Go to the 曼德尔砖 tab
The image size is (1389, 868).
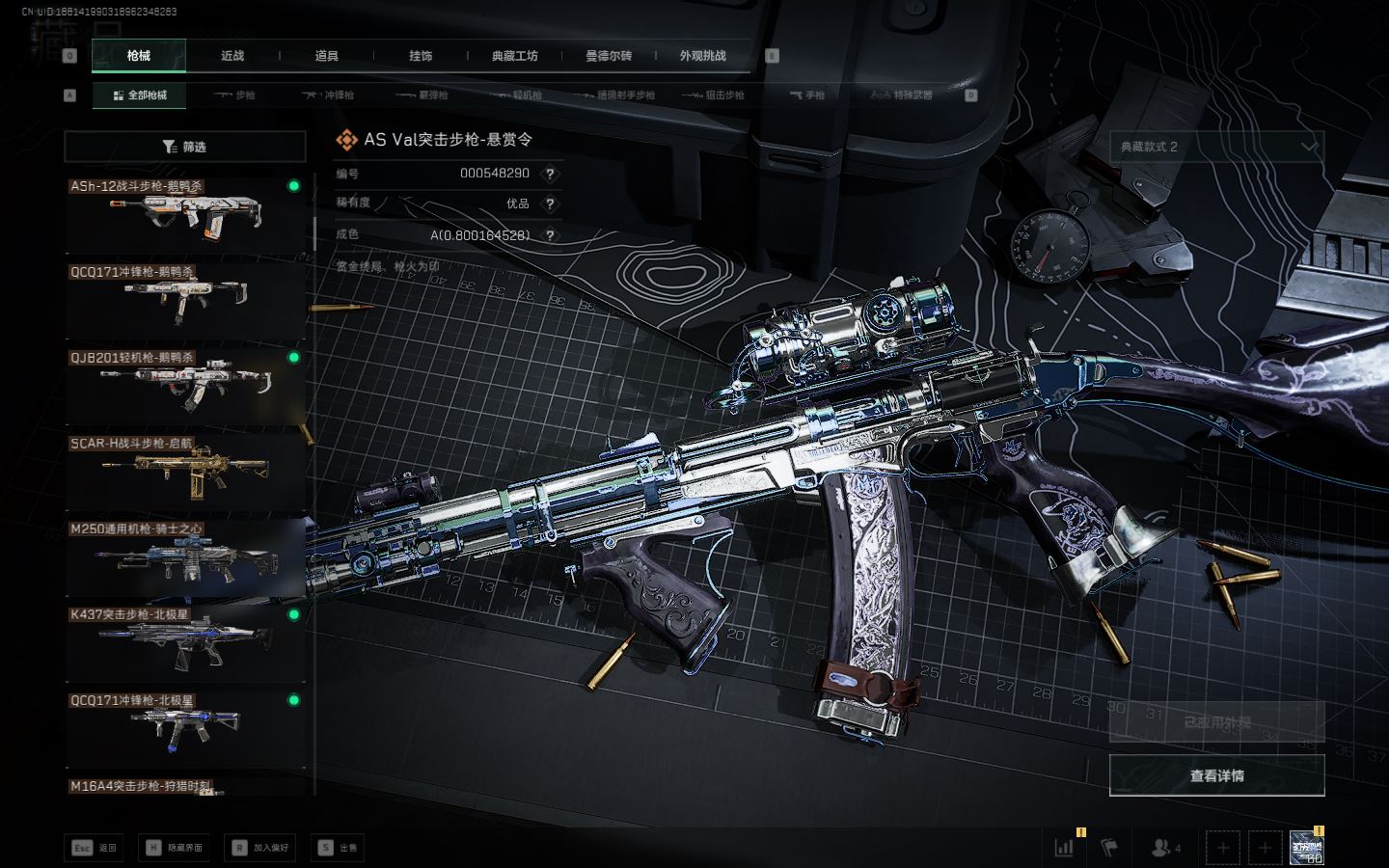pyautogui.click(x=609, y=56)
